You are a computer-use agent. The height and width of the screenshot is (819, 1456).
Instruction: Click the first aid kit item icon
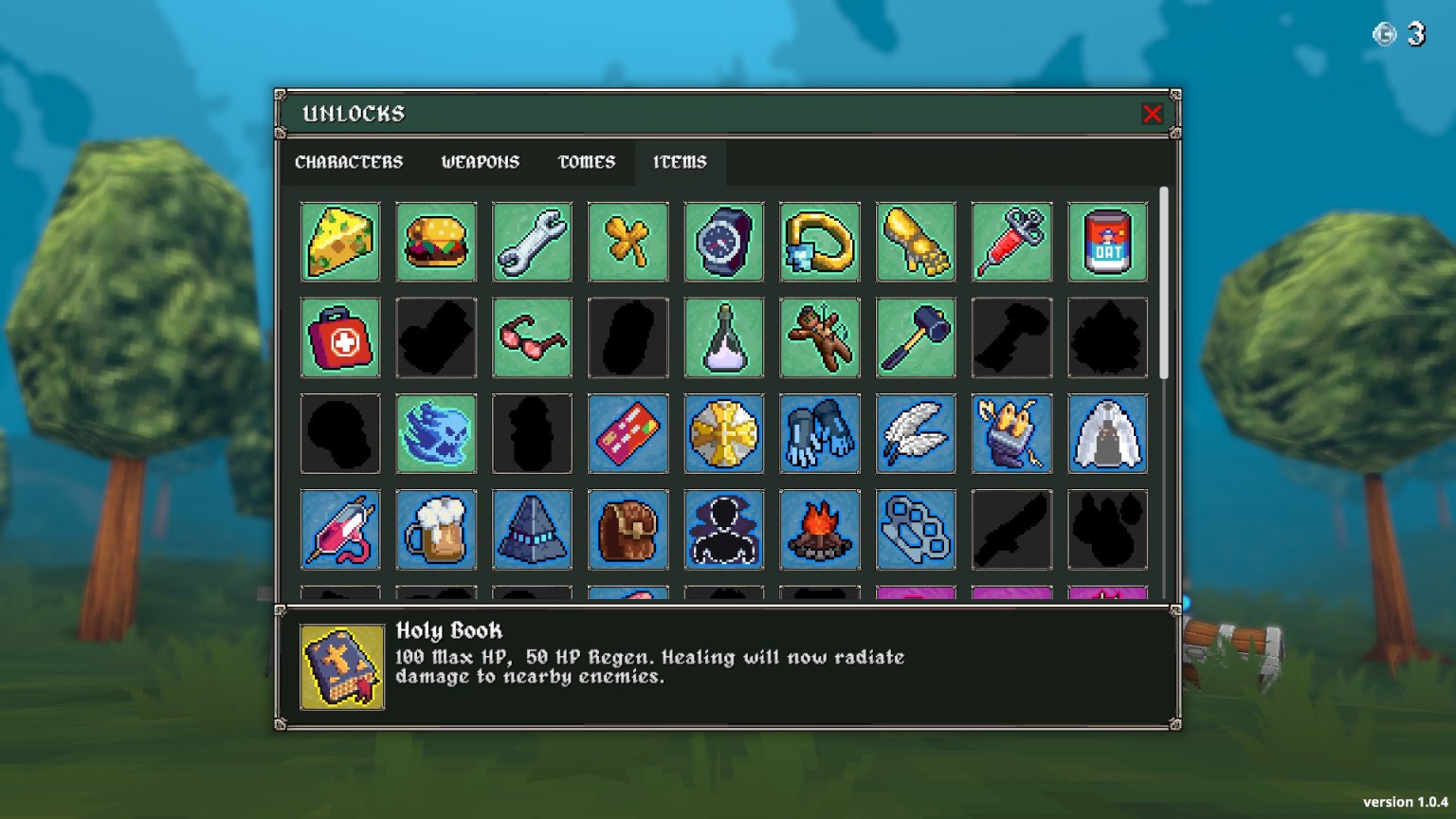point(340,337)
